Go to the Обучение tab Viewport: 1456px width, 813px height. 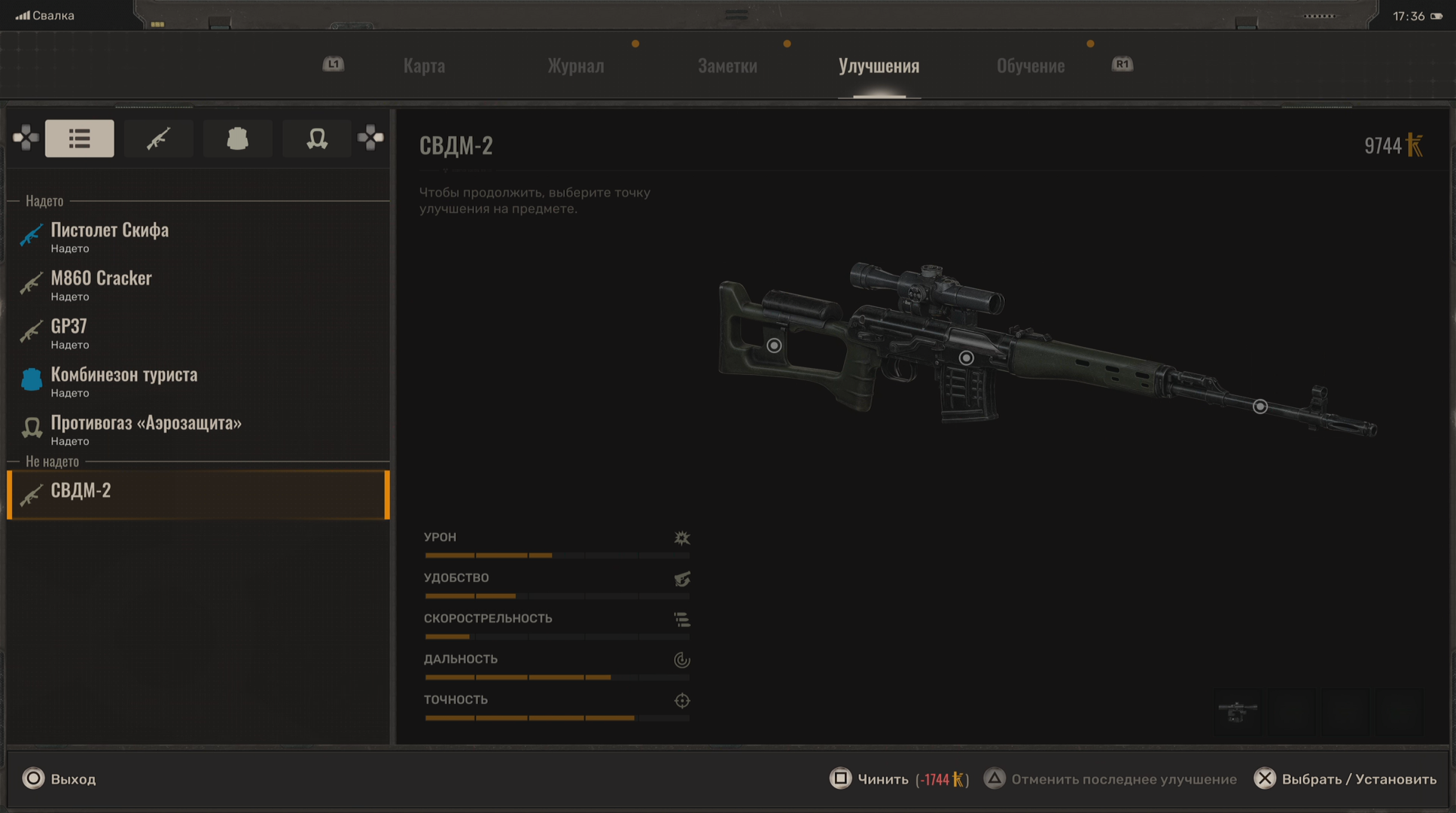pos(1030,66)
